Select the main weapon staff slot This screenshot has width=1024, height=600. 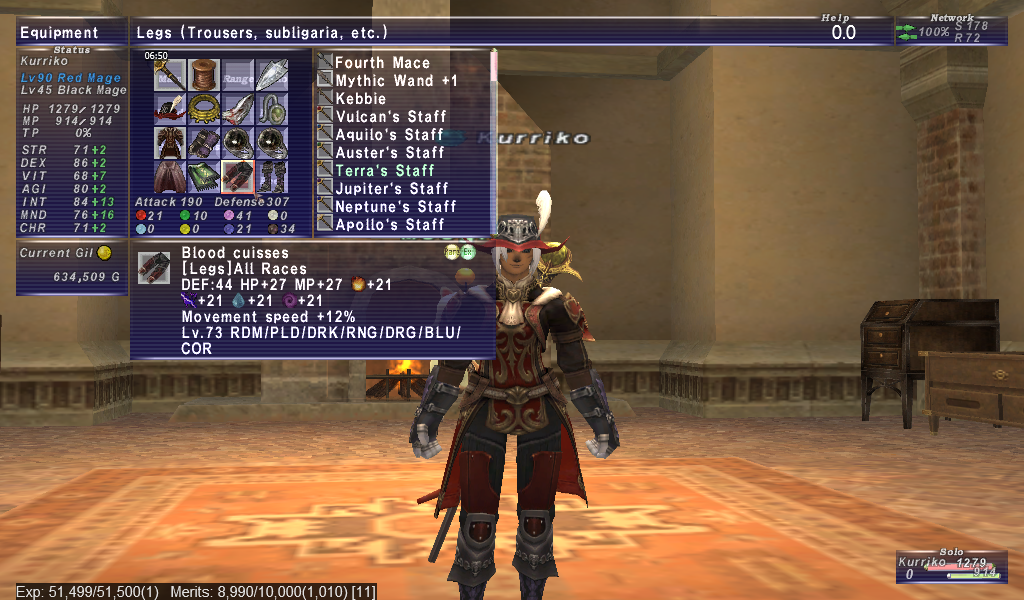point(171,76)
